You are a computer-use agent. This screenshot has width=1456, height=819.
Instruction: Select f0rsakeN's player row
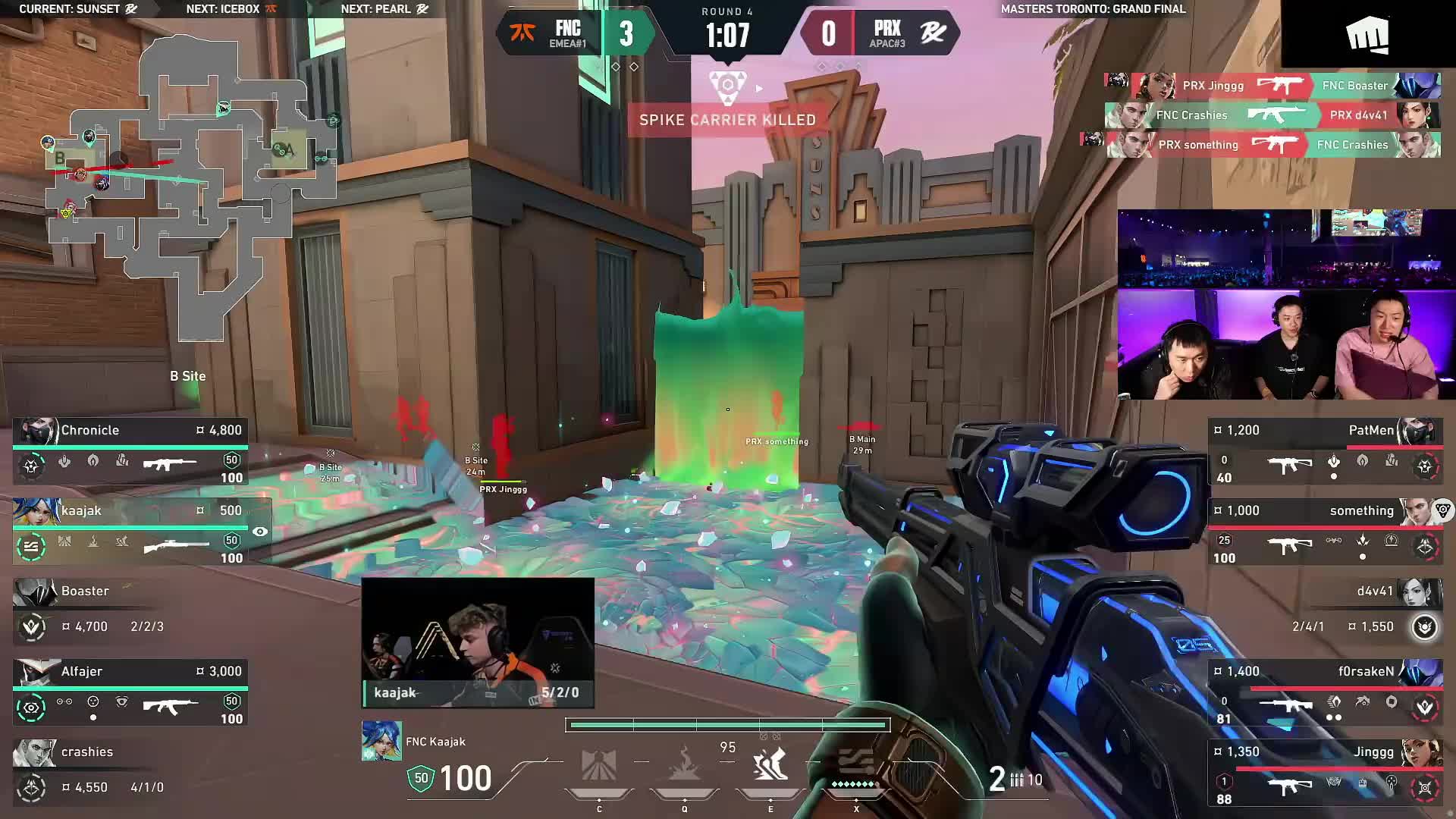(1323, 693)
